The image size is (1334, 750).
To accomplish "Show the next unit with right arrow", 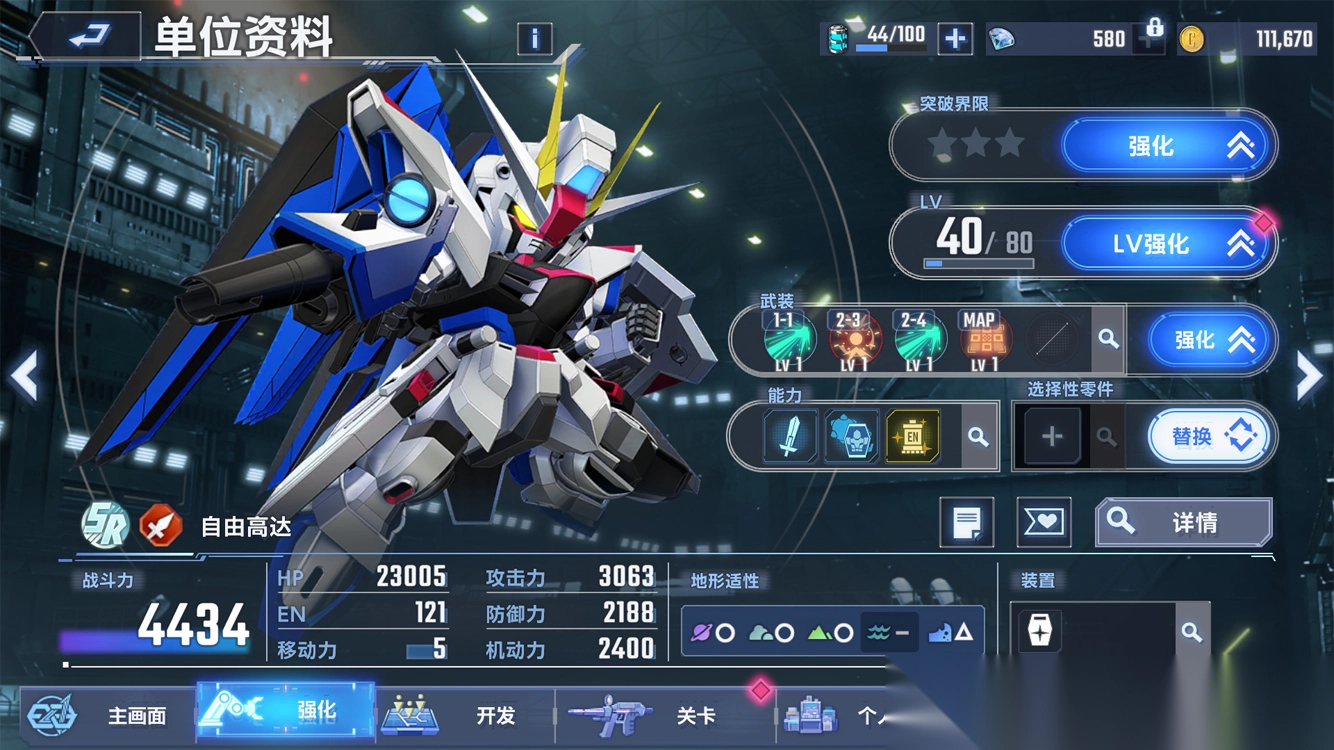I will coord(1309,376).
